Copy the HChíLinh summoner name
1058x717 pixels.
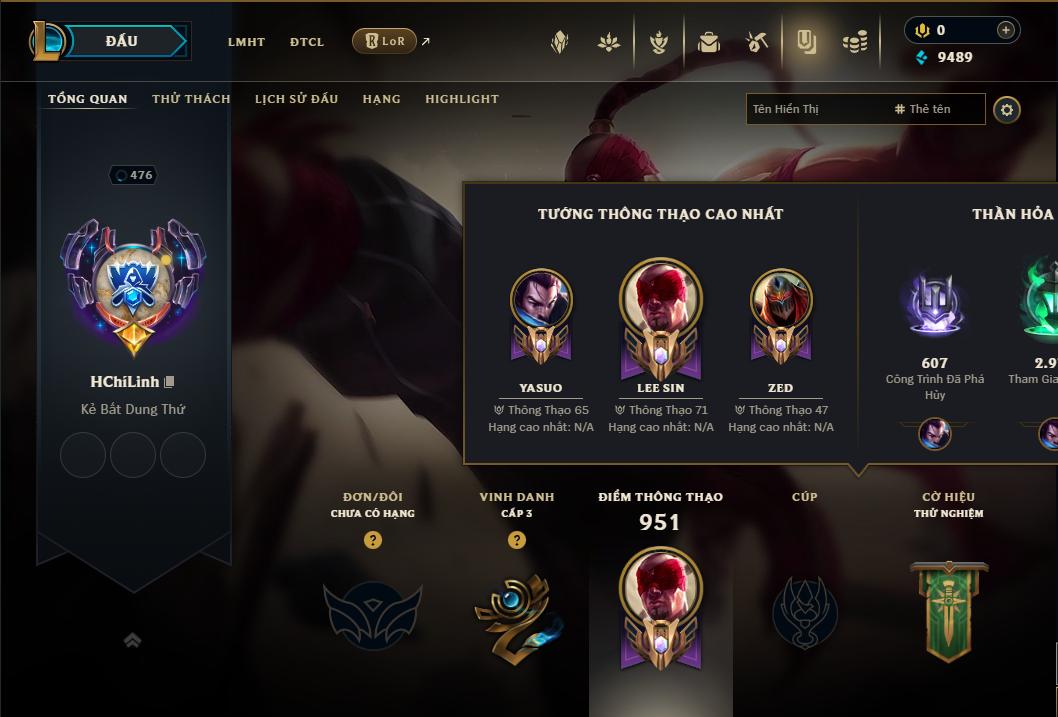170,382
